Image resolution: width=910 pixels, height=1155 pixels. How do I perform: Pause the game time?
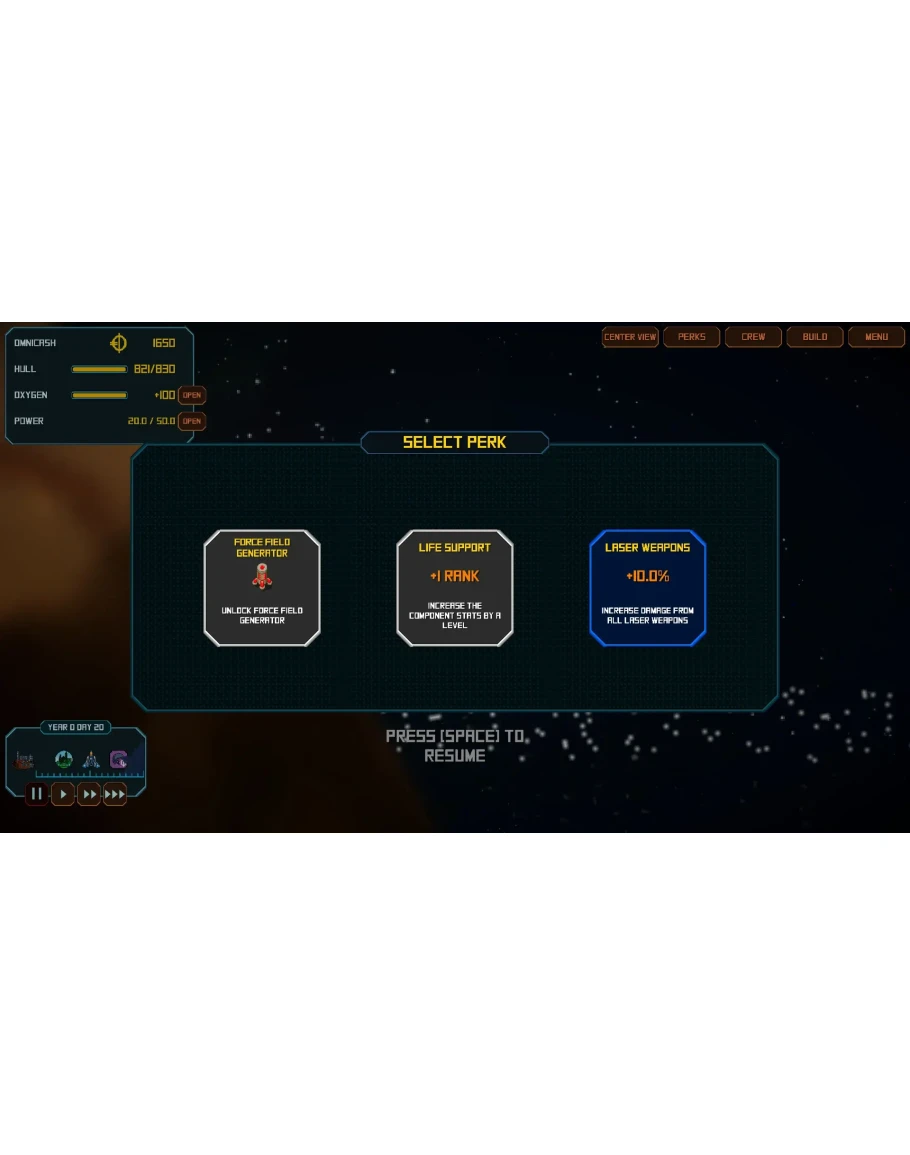click(x=37, y=794)
